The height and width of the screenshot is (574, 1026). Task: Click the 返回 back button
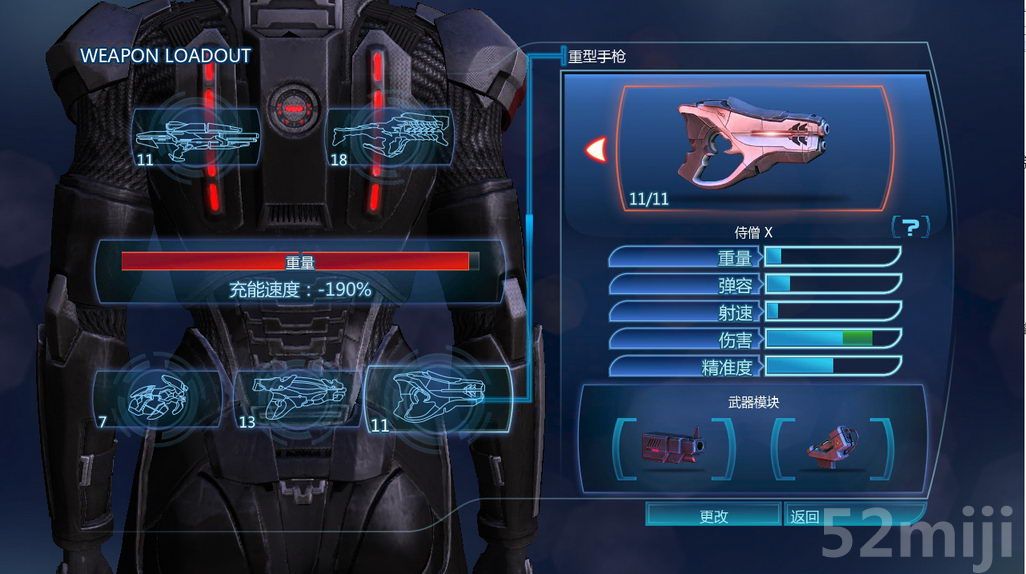tap(805, 516)
